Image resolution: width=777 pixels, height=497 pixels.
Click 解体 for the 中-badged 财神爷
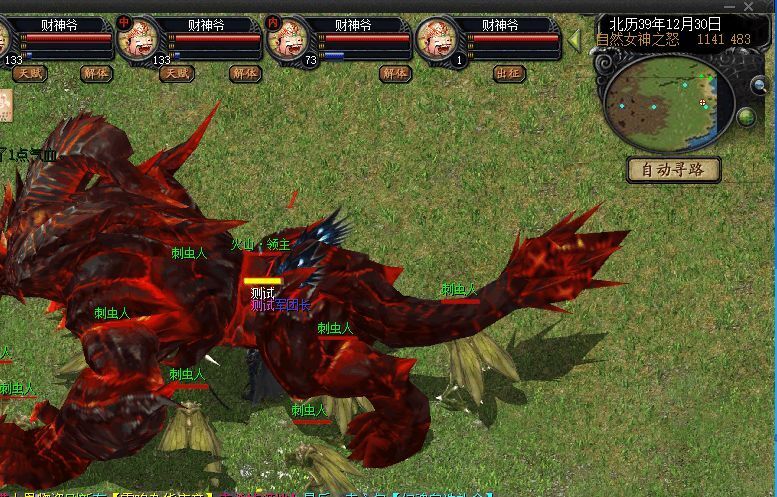point(244,73)
